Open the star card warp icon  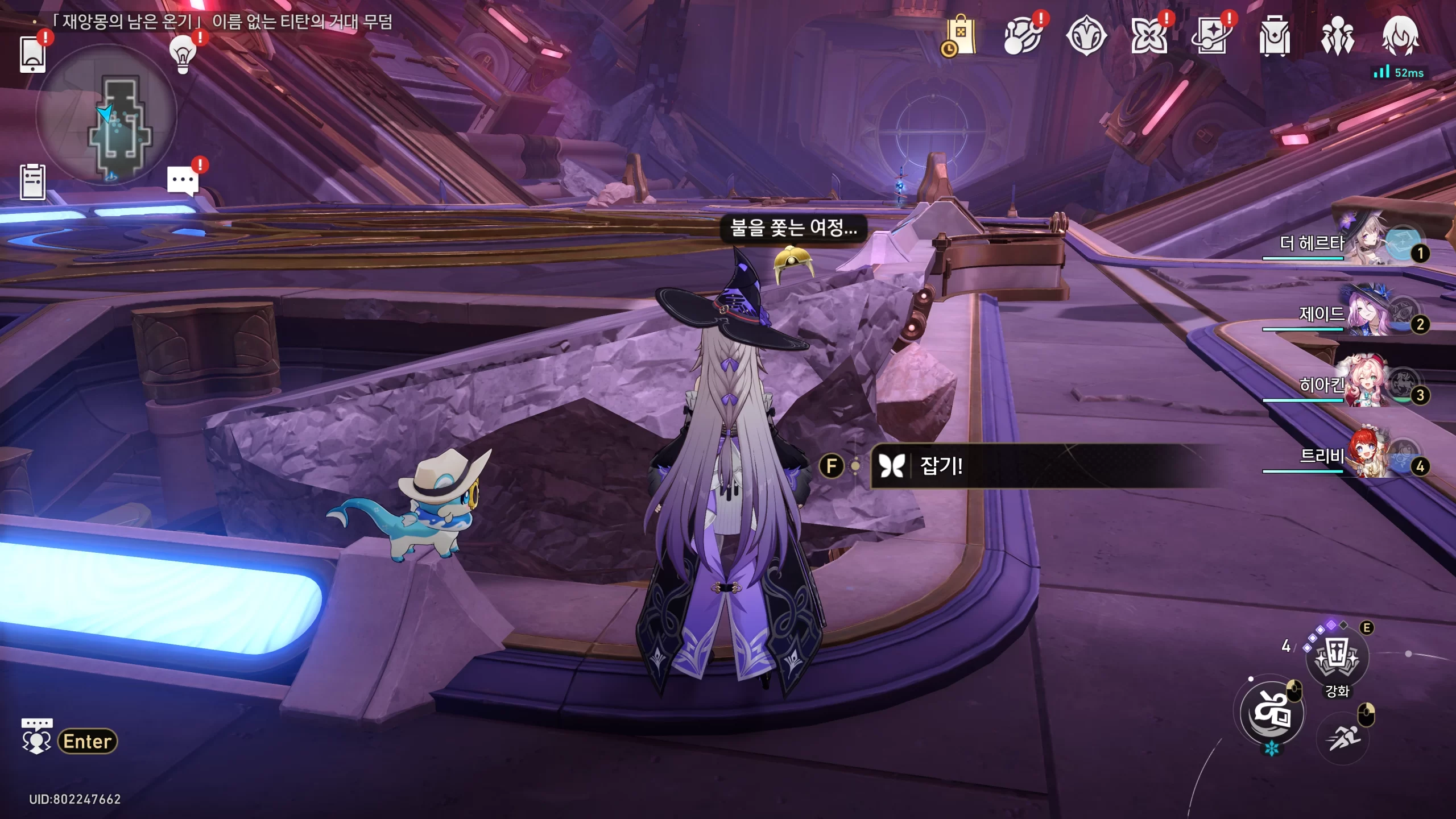(x=1211, y=36)
